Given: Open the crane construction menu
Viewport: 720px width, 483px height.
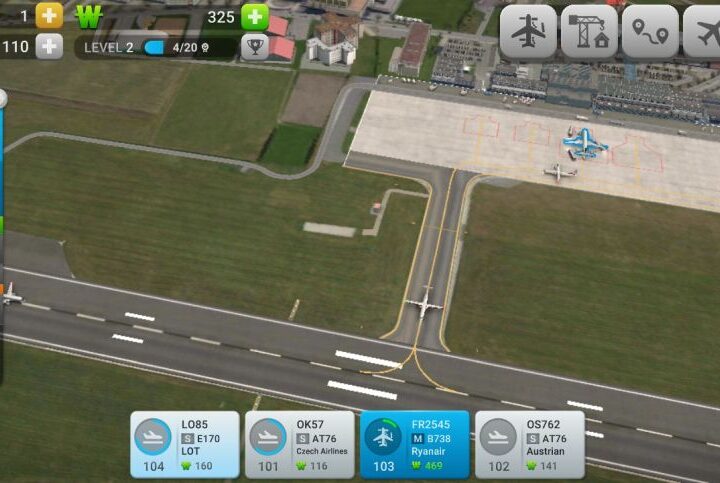Looking at the screenshot, I should click(x=589, y=32).
